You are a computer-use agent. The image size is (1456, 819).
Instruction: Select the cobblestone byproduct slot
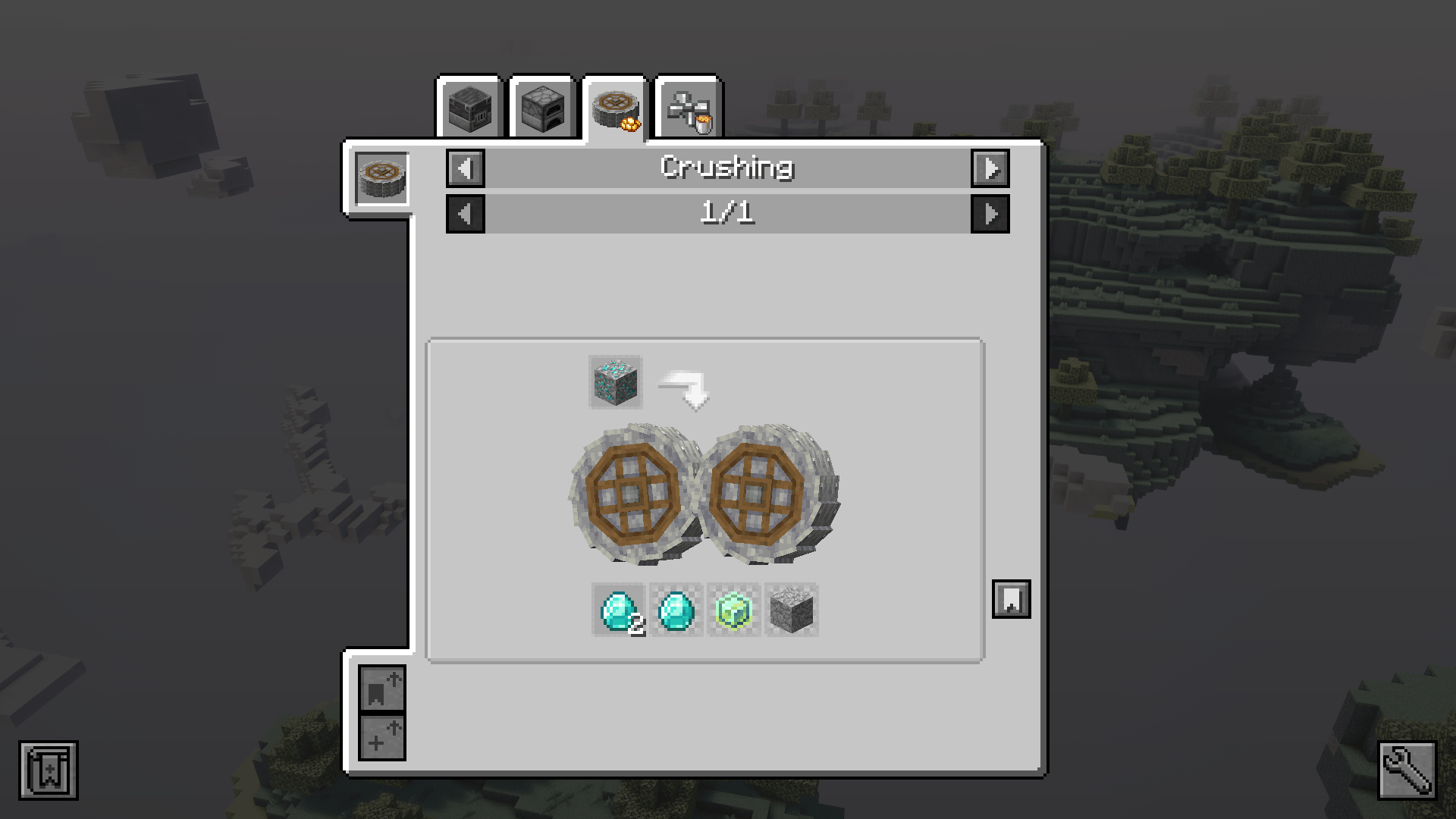tap(791, 611)
